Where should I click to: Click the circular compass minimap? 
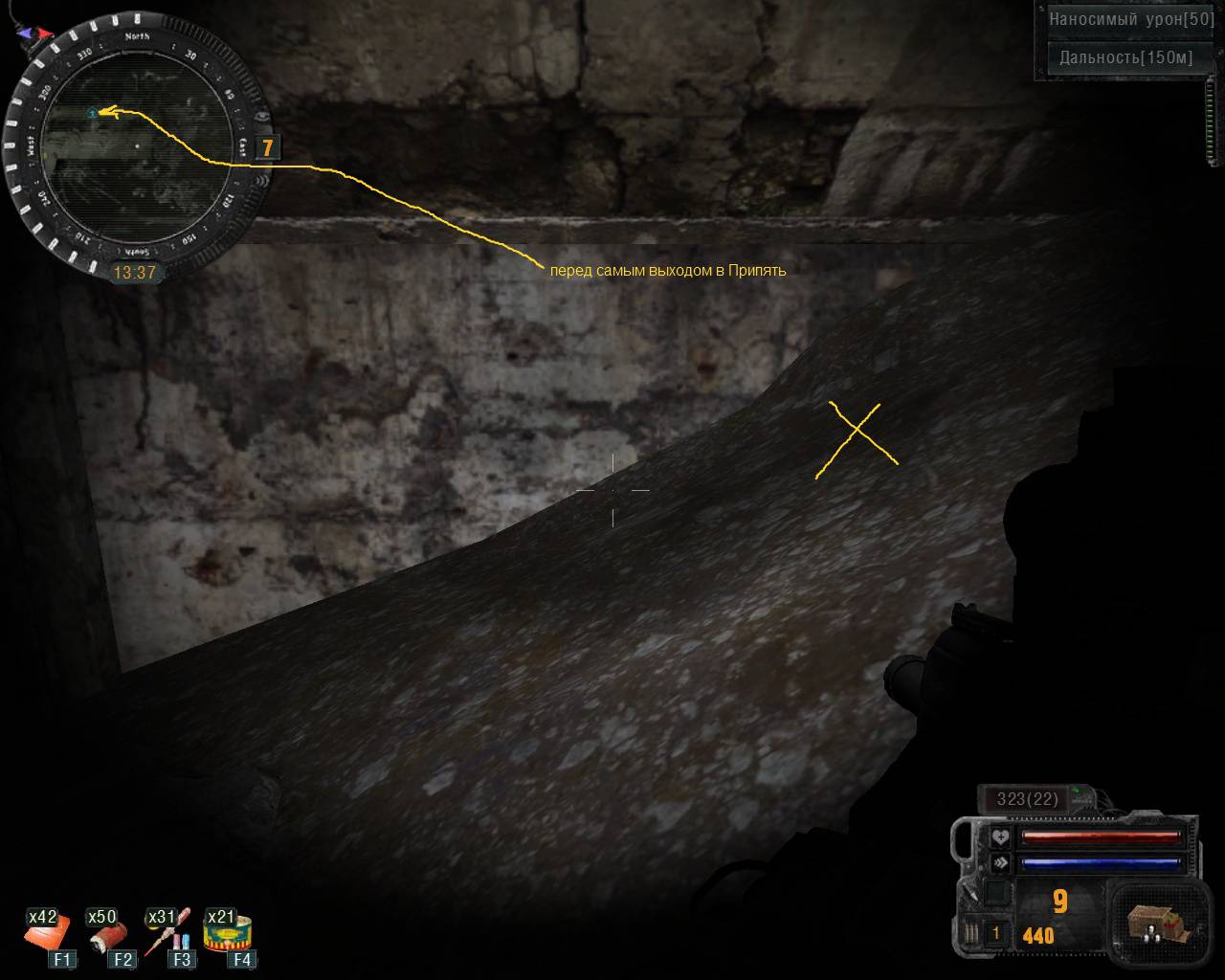pyautogui.click(x=136, y=146)
